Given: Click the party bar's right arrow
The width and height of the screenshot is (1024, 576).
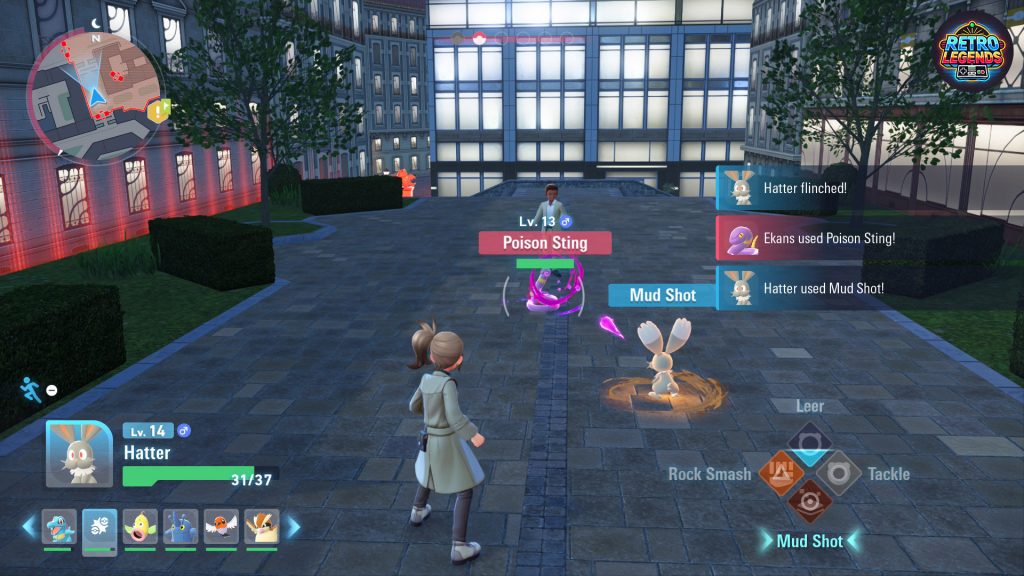Looking at the screenshot, I should [x=293, y=526].
